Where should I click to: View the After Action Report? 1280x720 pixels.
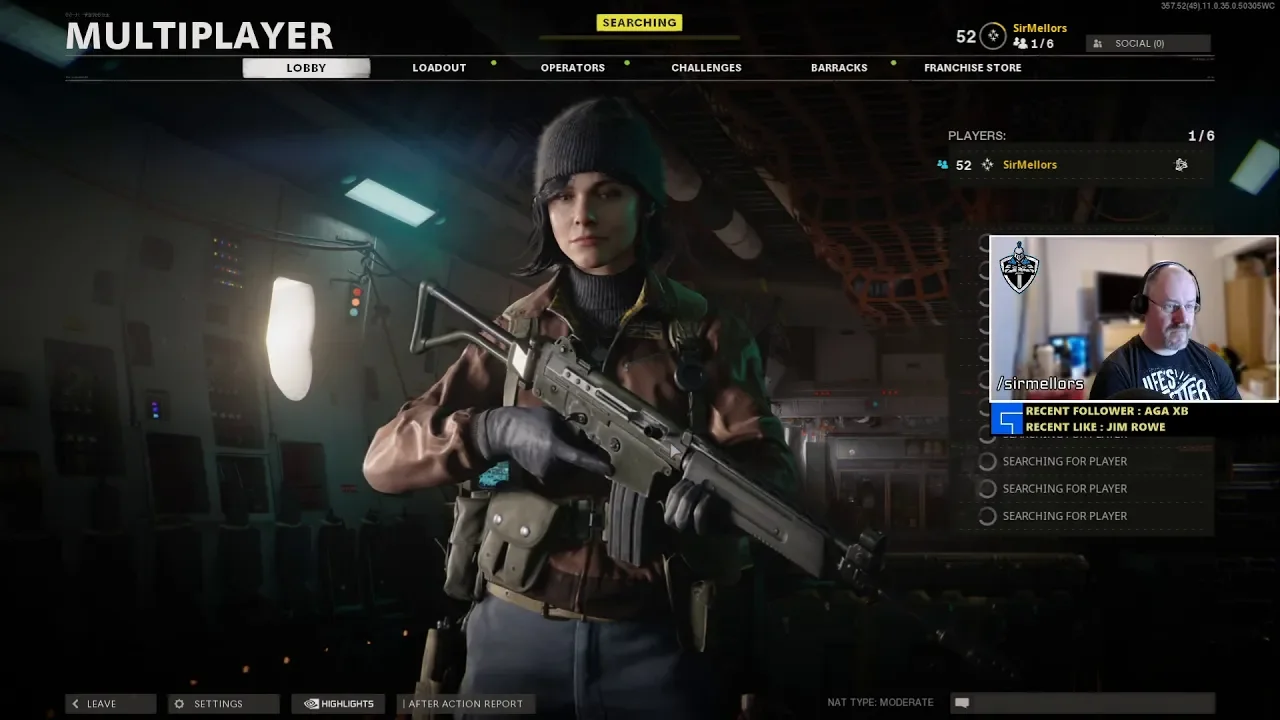[x=462, y=704]
